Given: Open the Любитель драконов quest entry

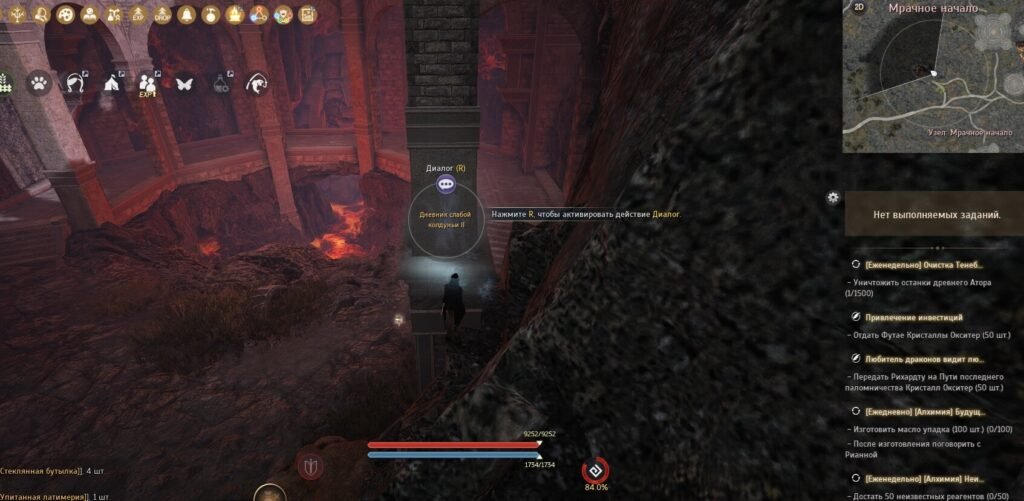Looking at the screenshot, I should pyautogui.click(x=923, y=358).
